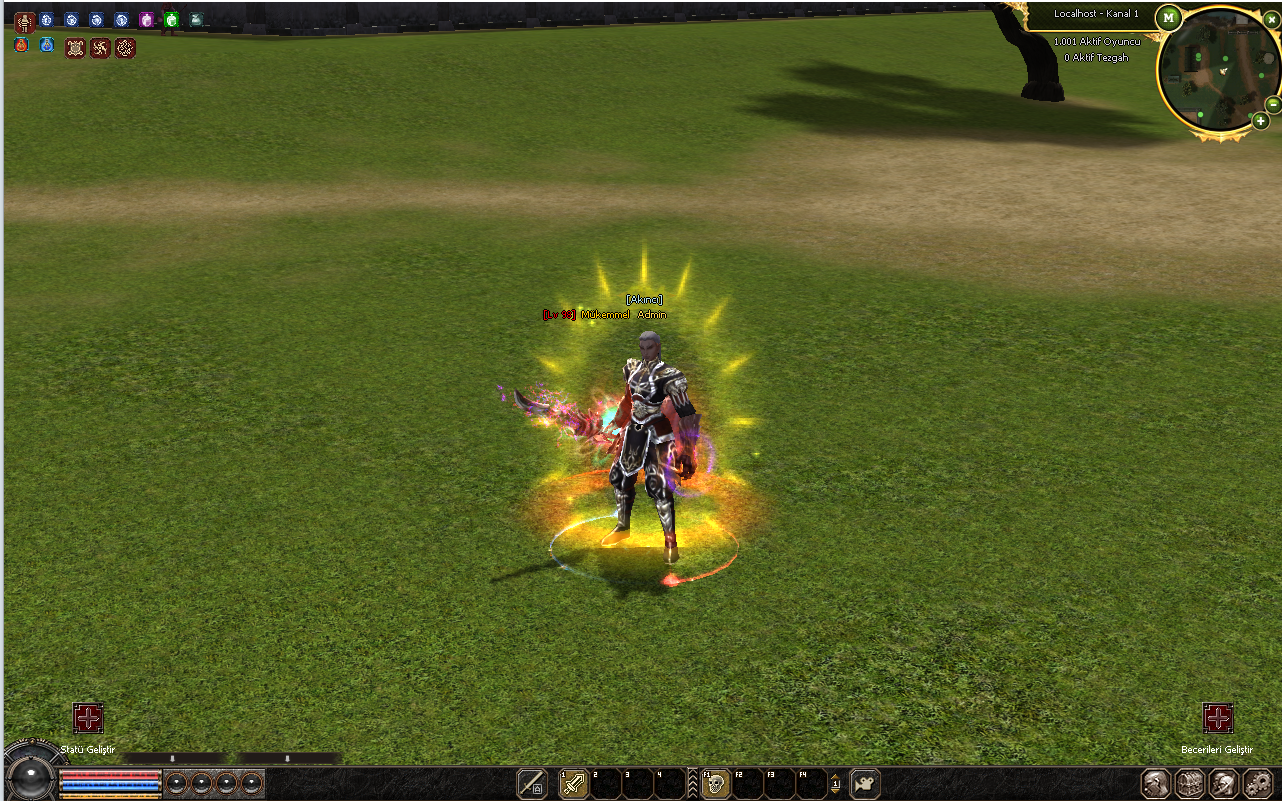Activate the skull skill in slot F1
Viewport: 1282px width, 801px height.
pos(715,784)
